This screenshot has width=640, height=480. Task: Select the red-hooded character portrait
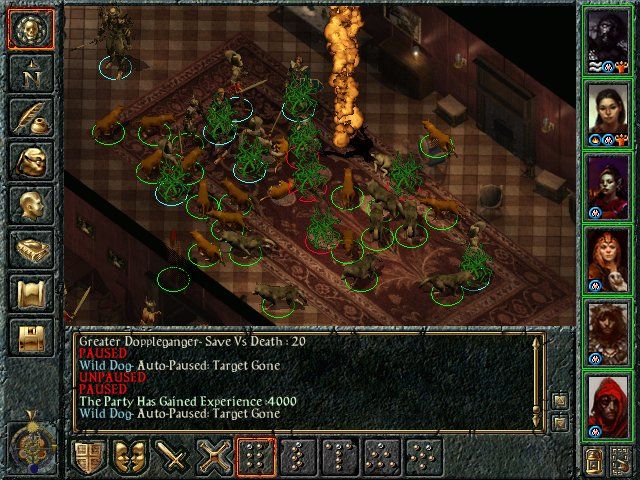610,403
